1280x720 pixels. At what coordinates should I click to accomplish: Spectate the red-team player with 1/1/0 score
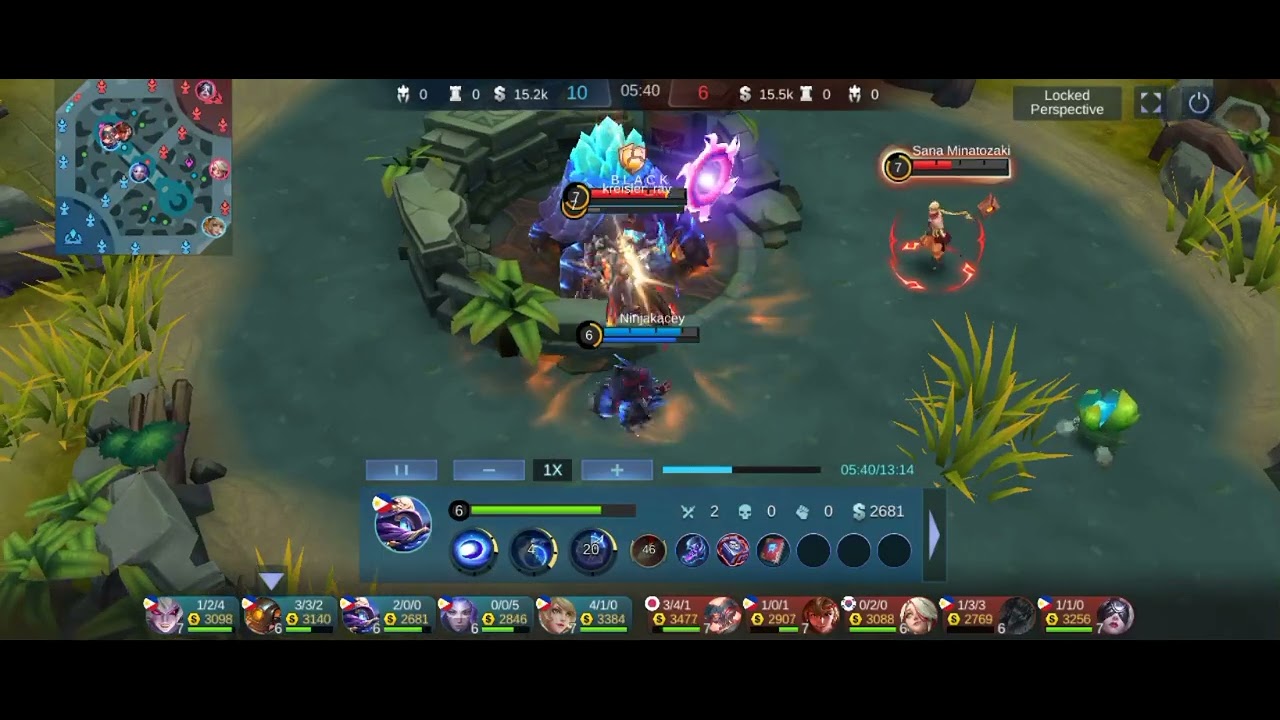coord(1090,614)
